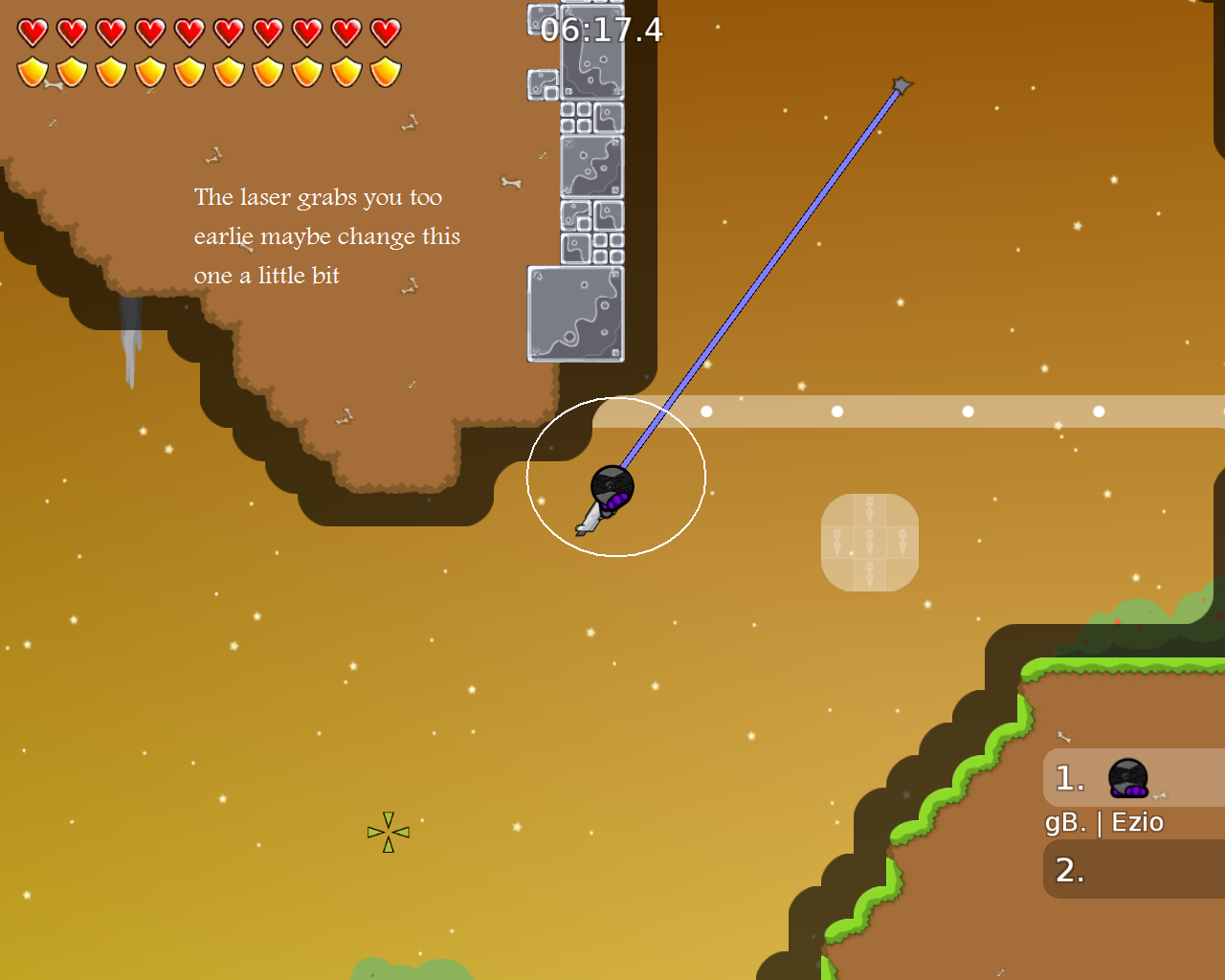Image resolution: width=1225 pixels, height=980 pixels.
Task: Select the player name gB. | Ezio
Action: (1103, 822)
